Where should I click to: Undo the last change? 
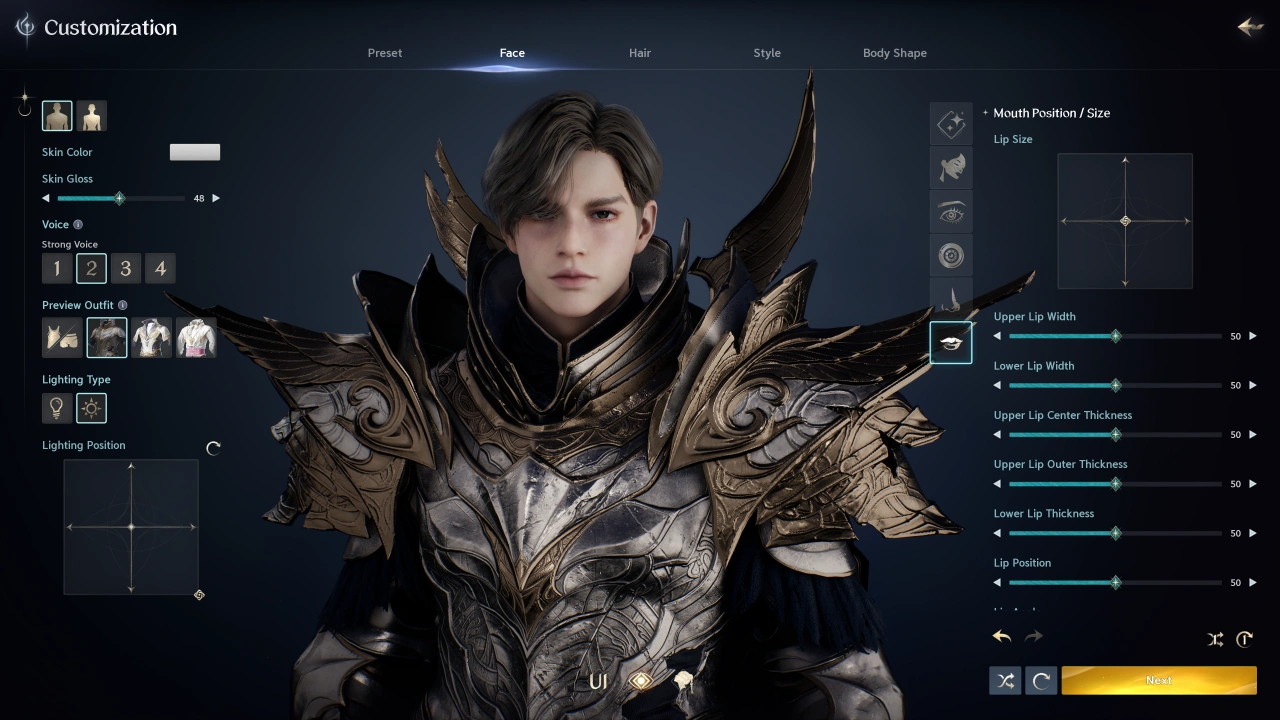coord(1002,637)
